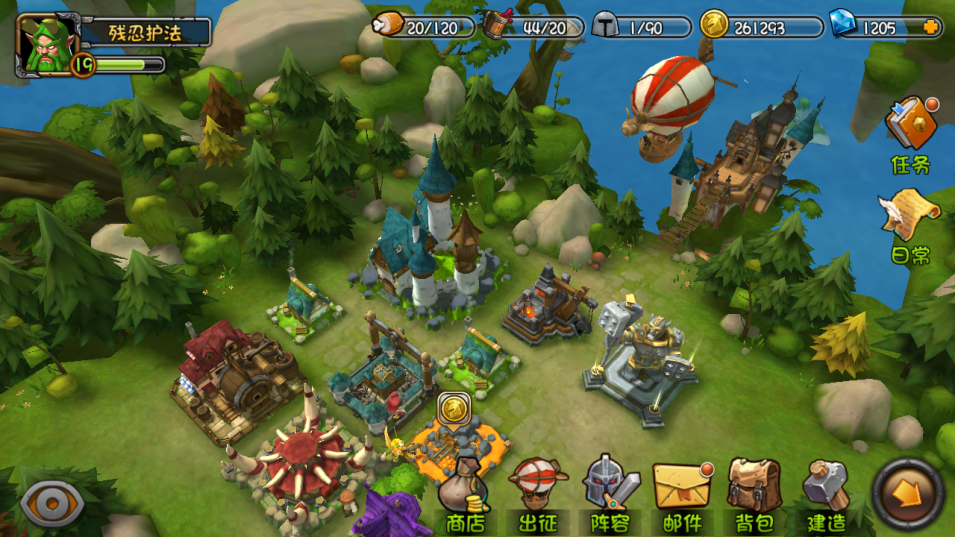Open the 建造 build menu
This screenshot has height=537, width=955.
pyautogui.click(x=826, y=495)
